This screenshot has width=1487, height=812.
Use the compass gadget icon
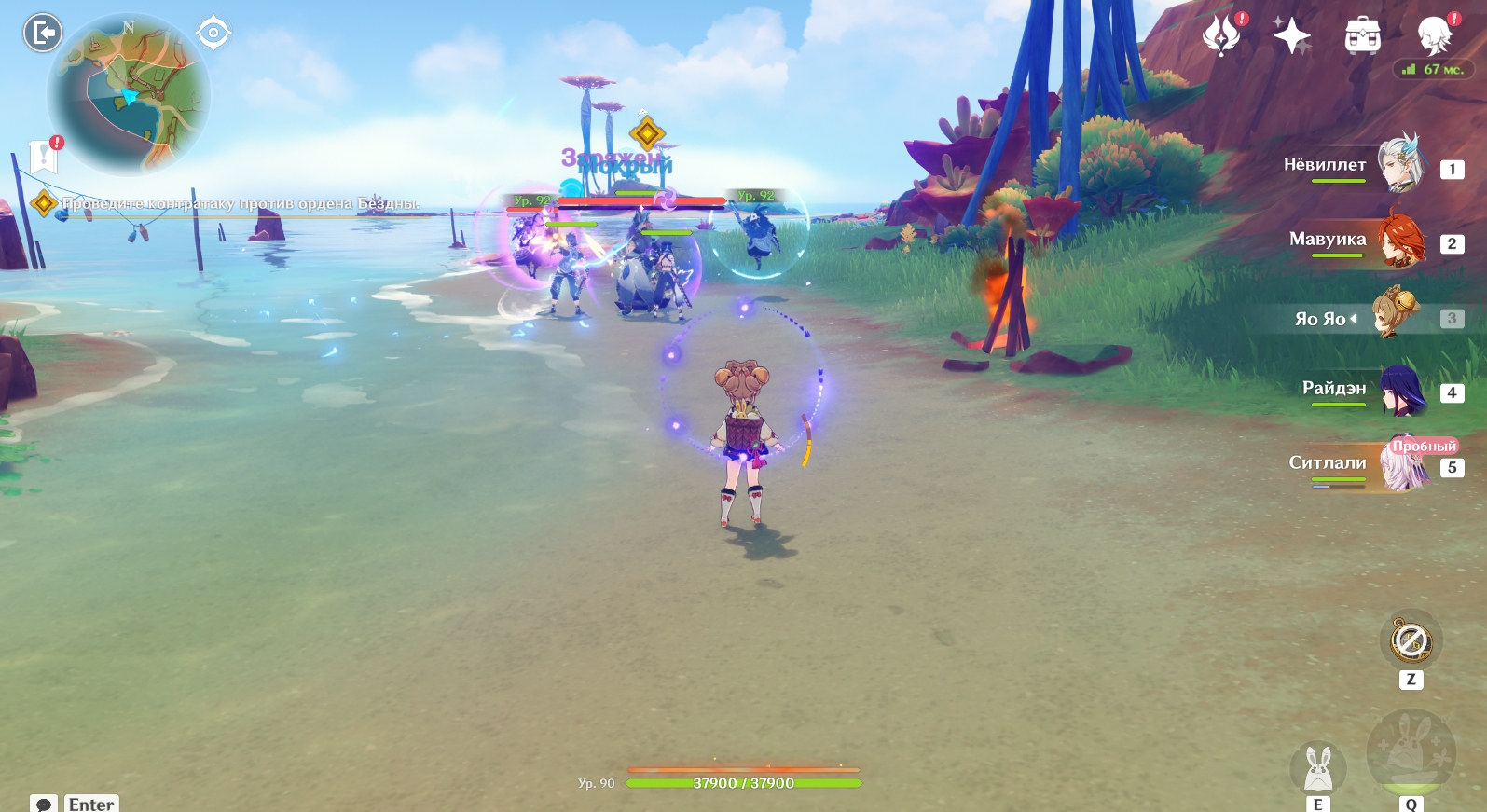click(x=1411, y=641)
